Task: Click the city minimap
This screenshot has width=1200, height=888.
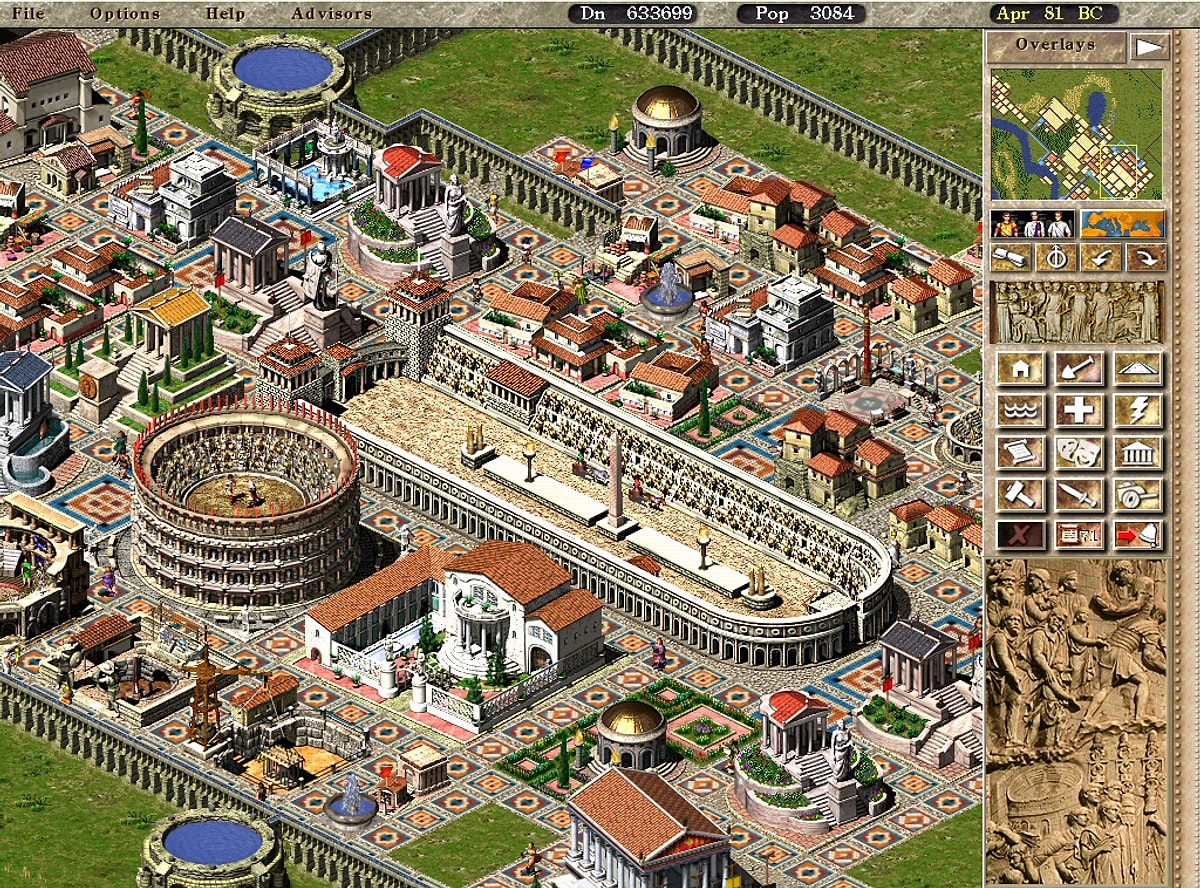Action: coord(1077,134)
